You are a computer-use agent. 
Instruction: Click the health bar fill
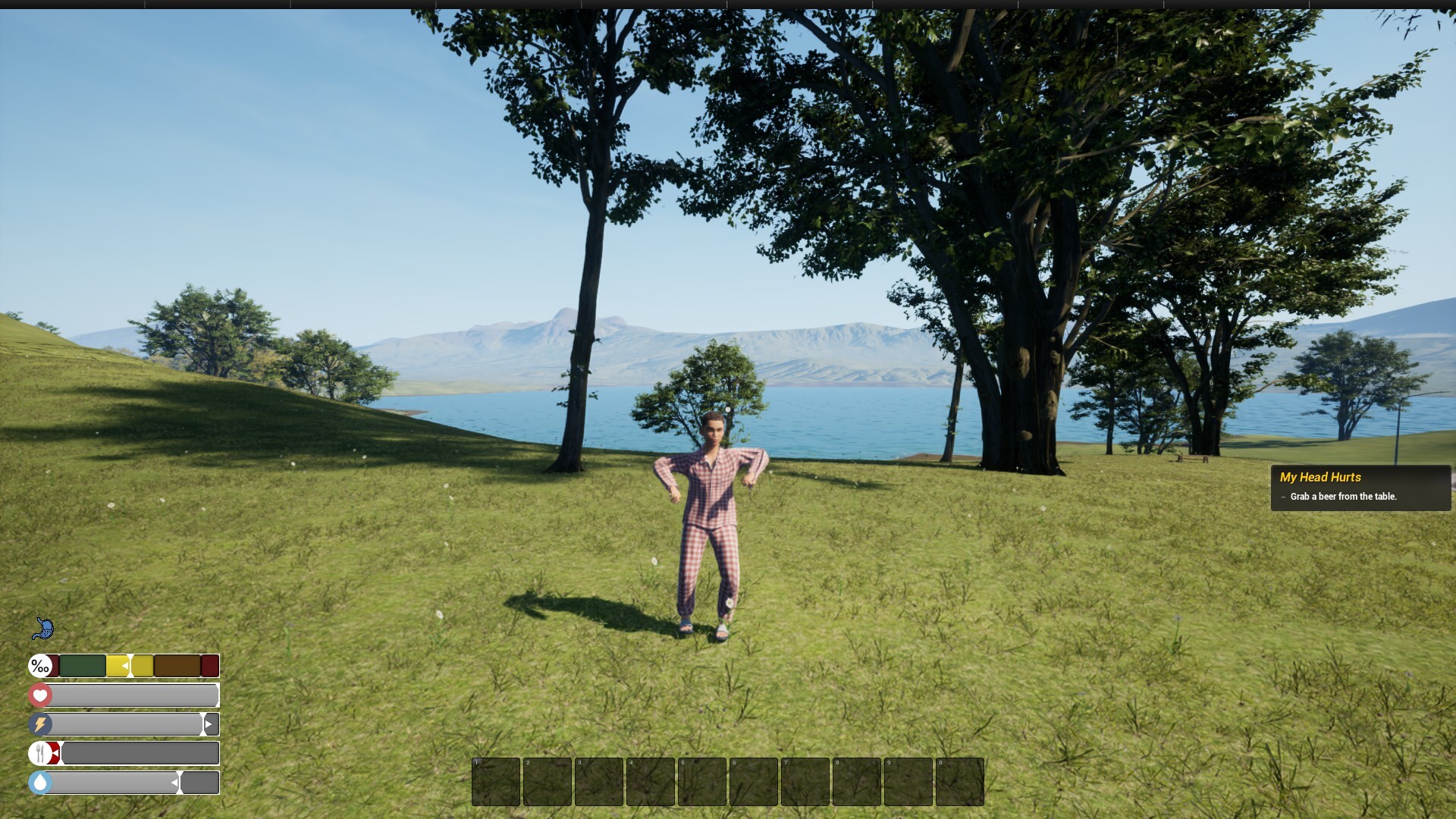coord(126,695)
